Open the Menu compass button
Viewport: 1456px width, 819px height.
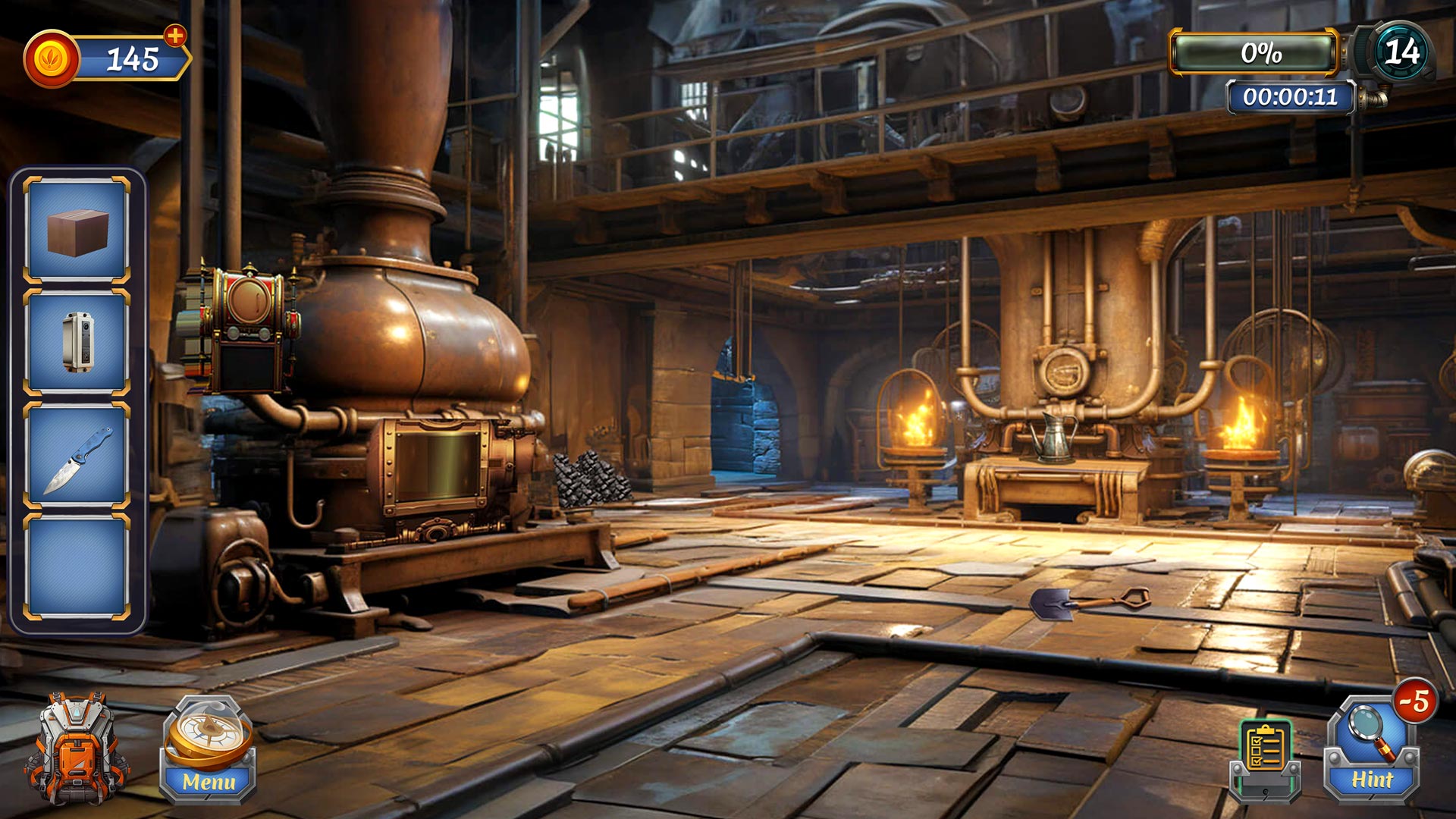[x=208, y=749]
